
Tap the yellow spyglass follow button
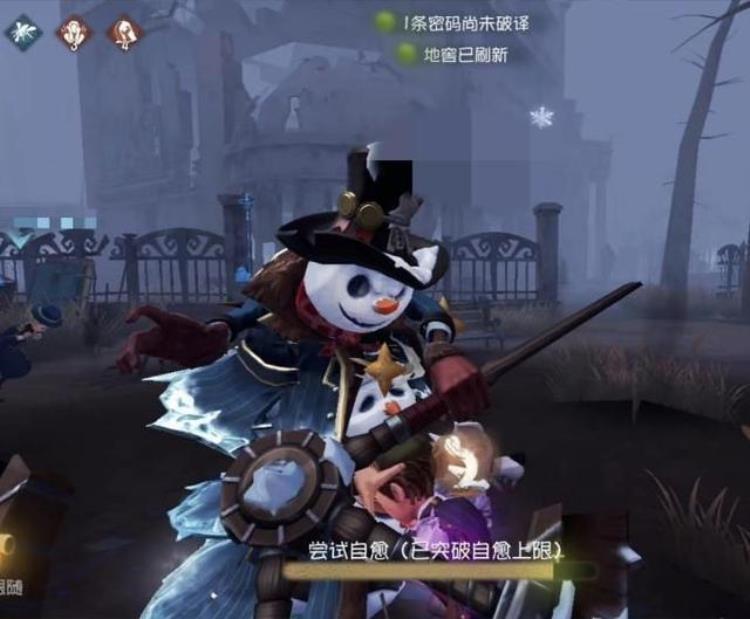(7, 547)
